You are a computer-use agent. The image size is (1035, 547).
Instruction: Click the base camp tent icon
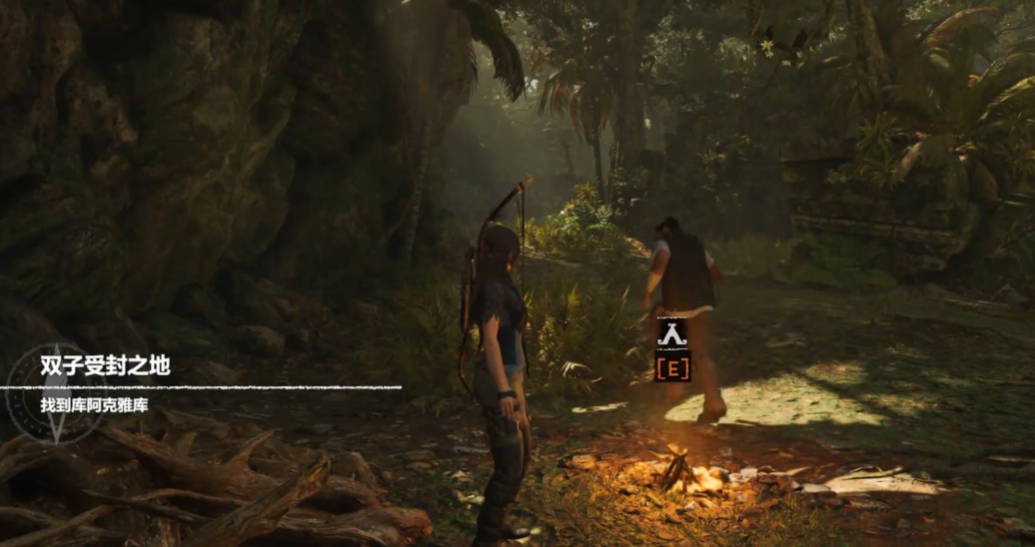point(672,333)
